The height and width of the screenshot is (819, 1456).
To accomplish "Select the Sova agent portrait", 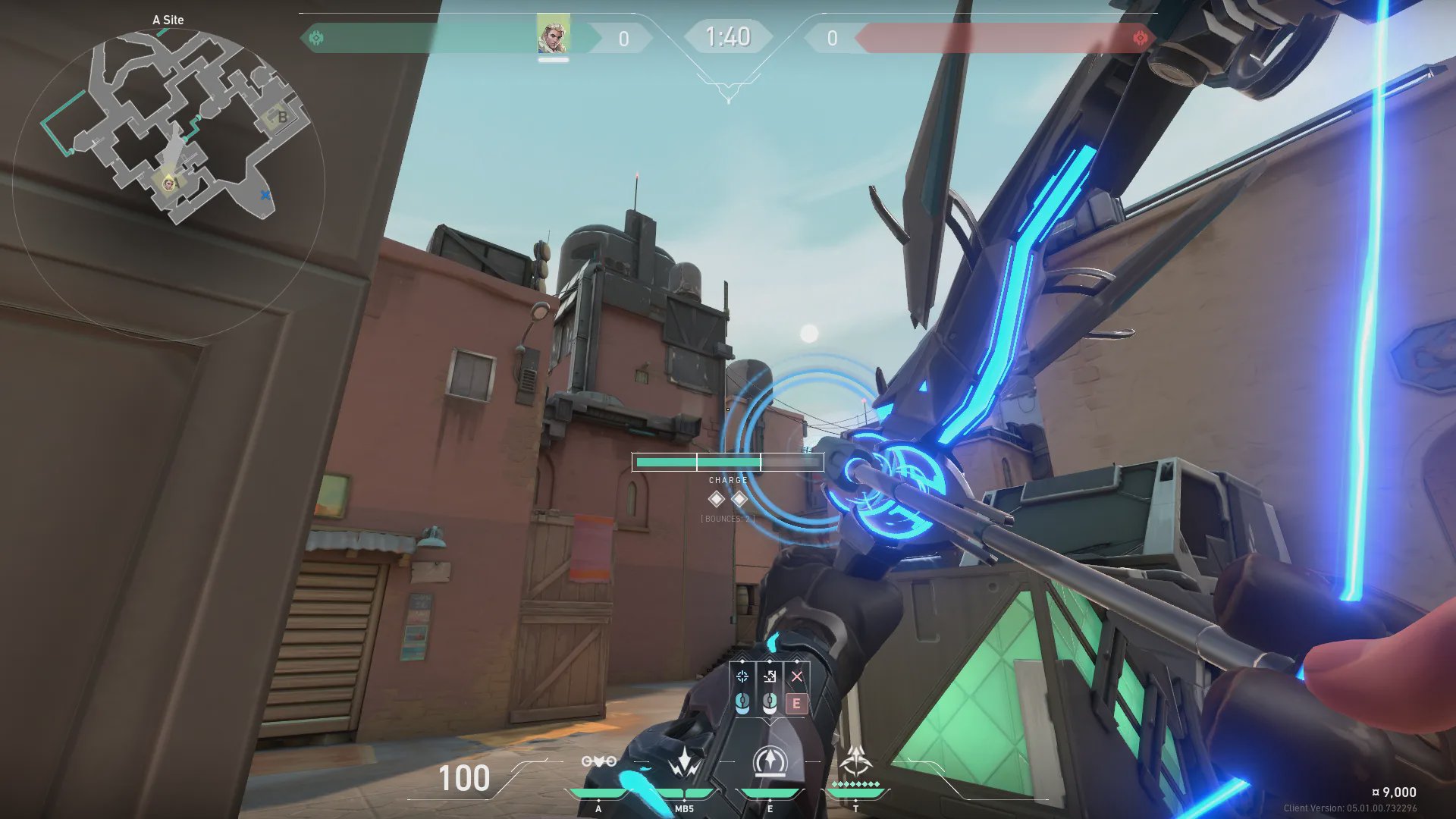I will coord(553,35).
